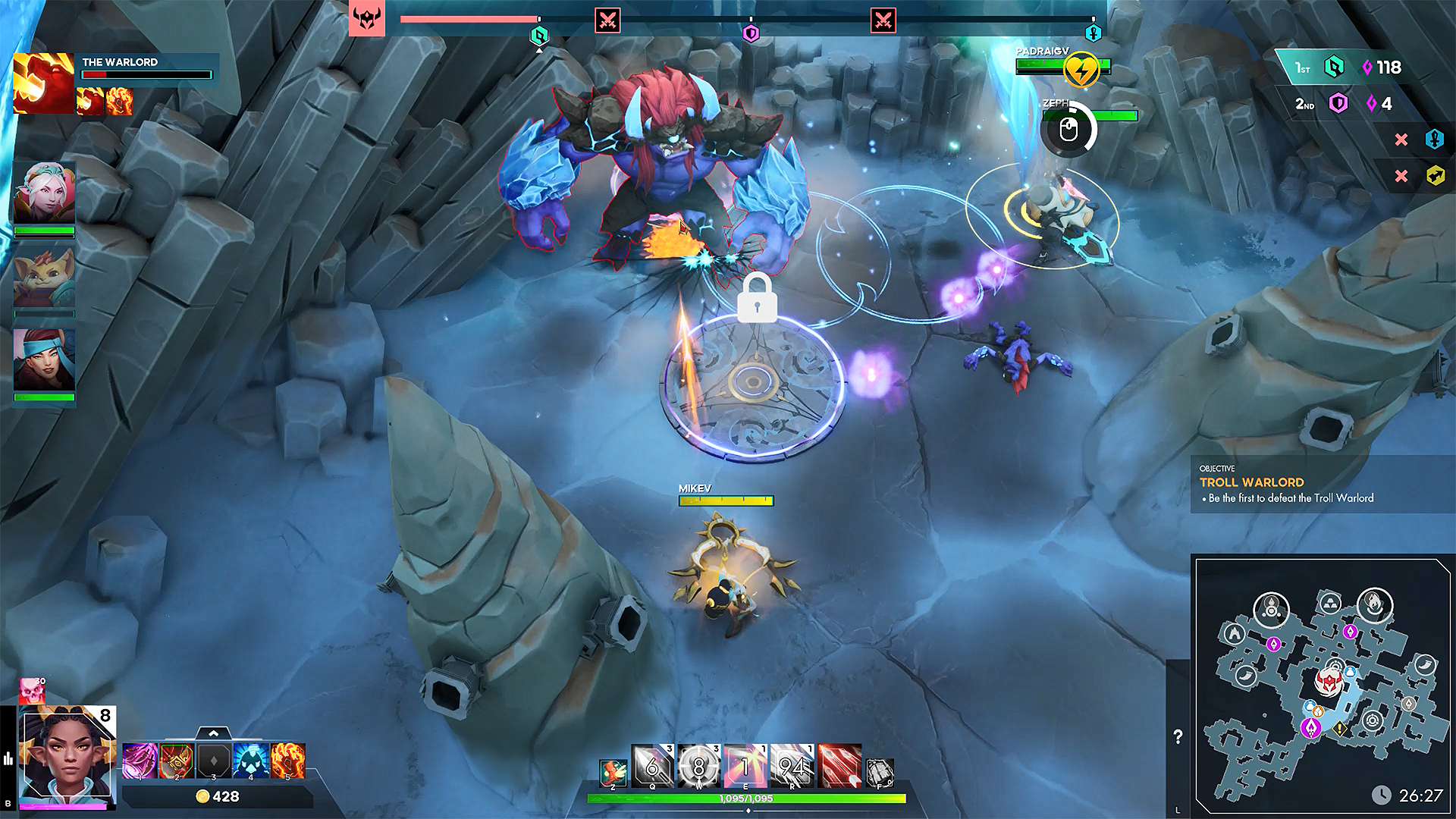
Task: Select the red golden-emblem item slot
Action: pos(177,761)
